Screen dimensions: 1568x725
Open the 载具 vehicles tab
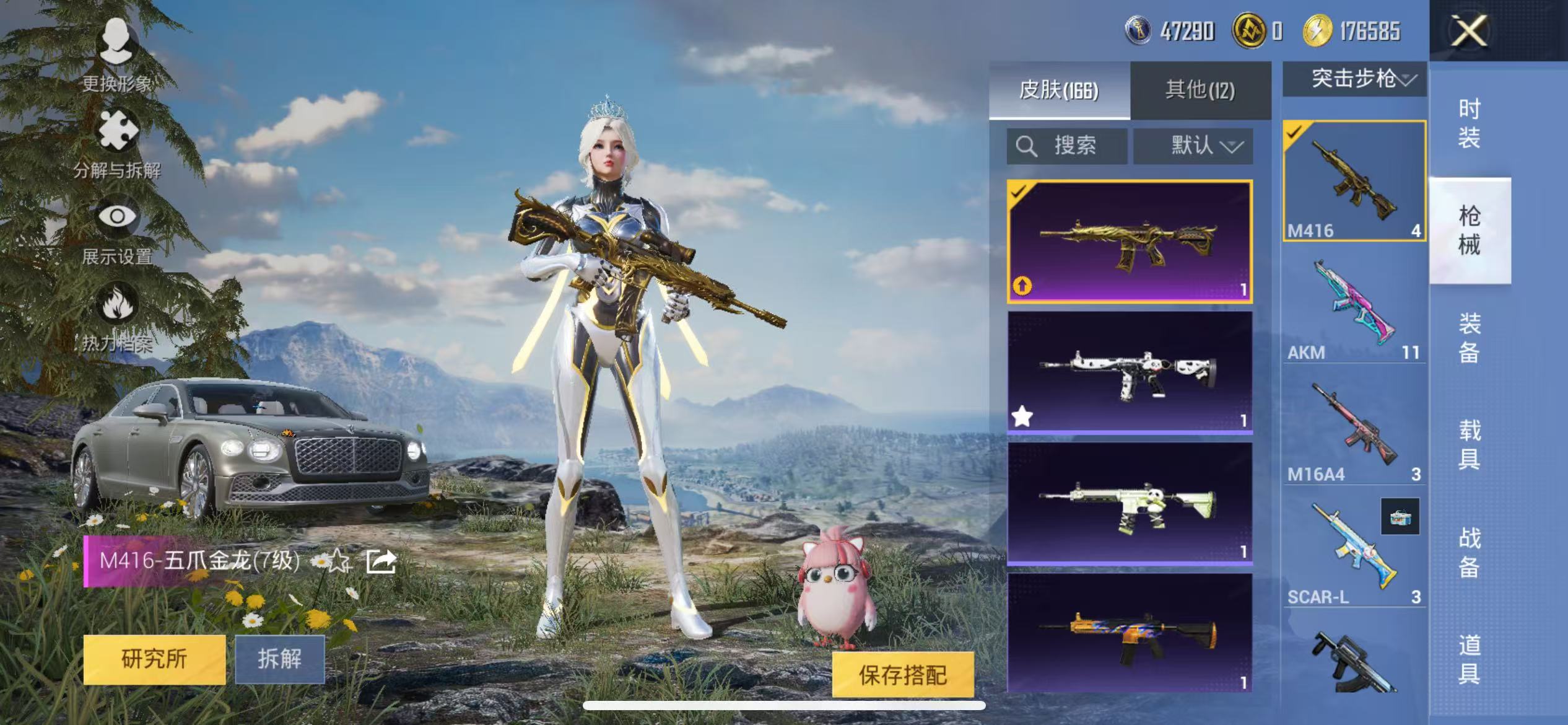click(x=1468, y=444)
